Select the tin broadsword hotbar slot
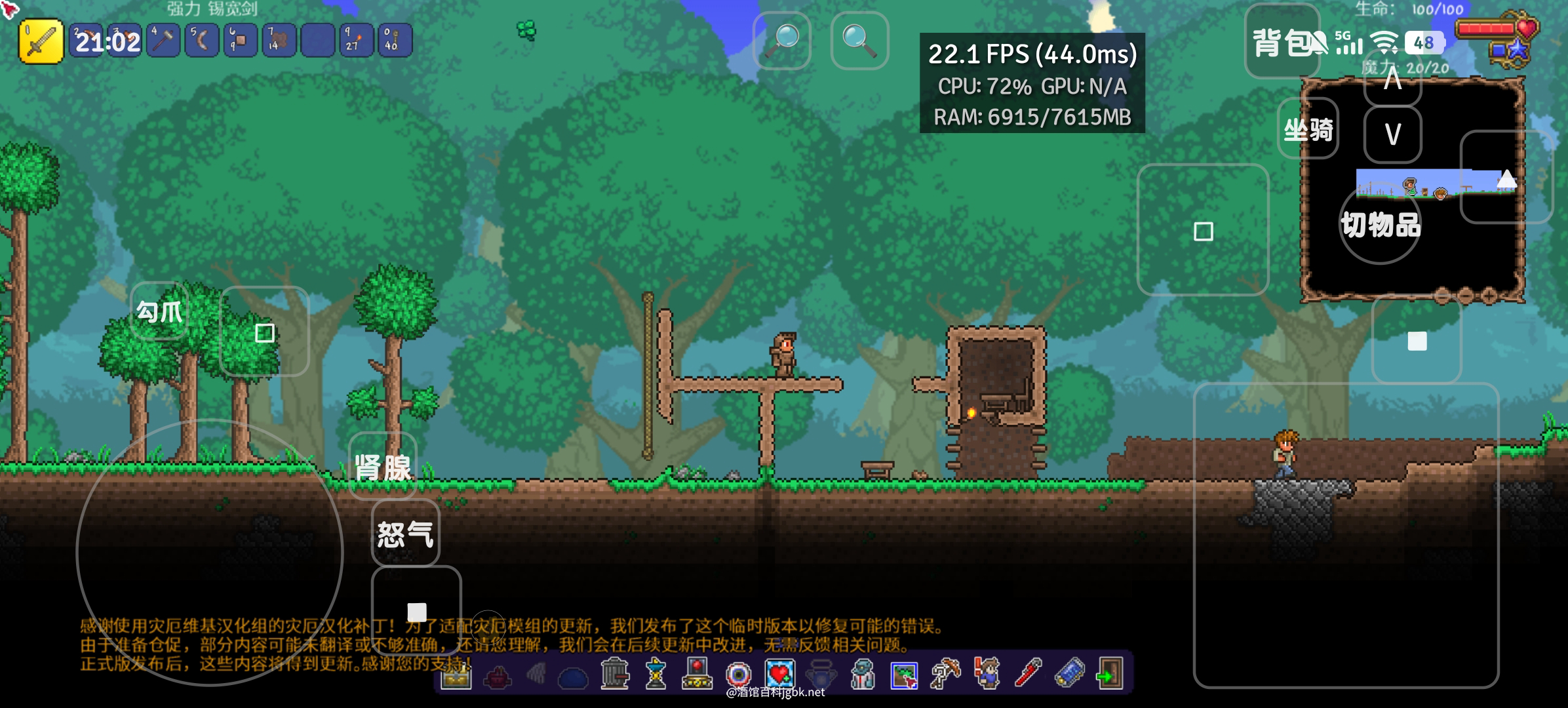Screen dimensions: 1568x708 (x=41, y=41)
